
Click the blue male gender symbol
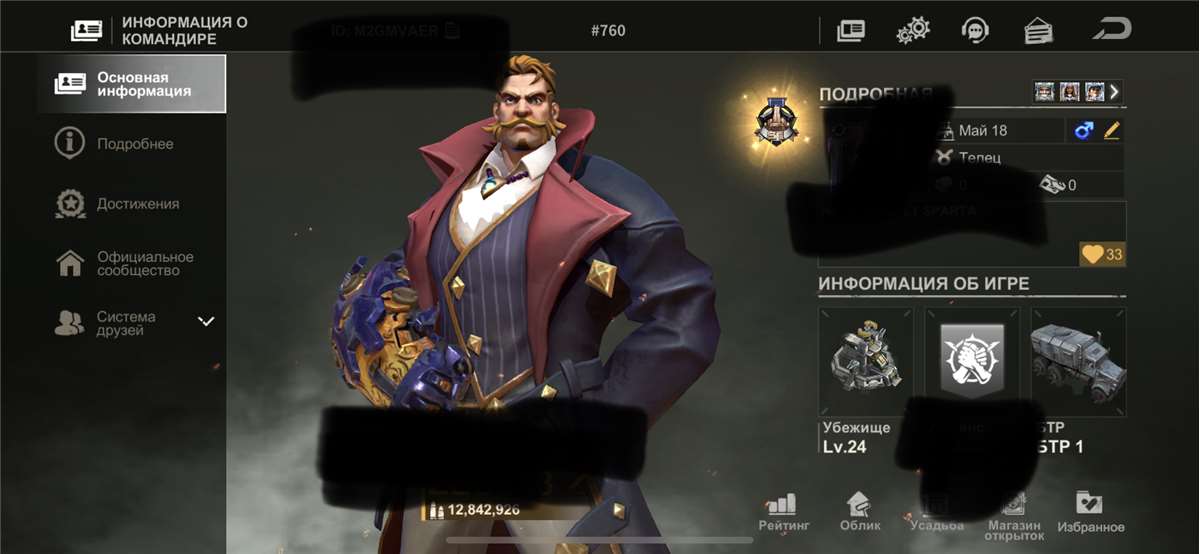[1084, 131]
